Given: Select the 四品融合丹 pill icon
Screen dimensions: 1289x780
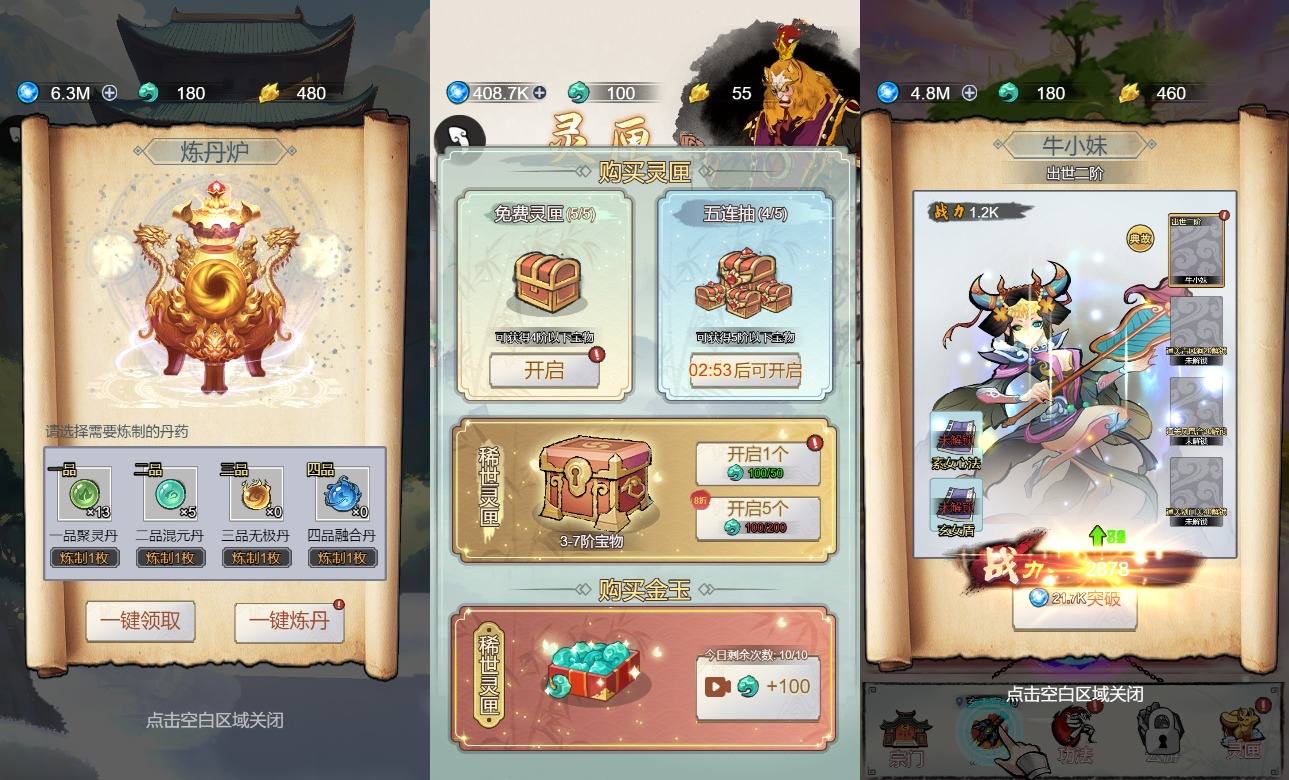Looking at the screenshot, I should (x=341, y=494).
